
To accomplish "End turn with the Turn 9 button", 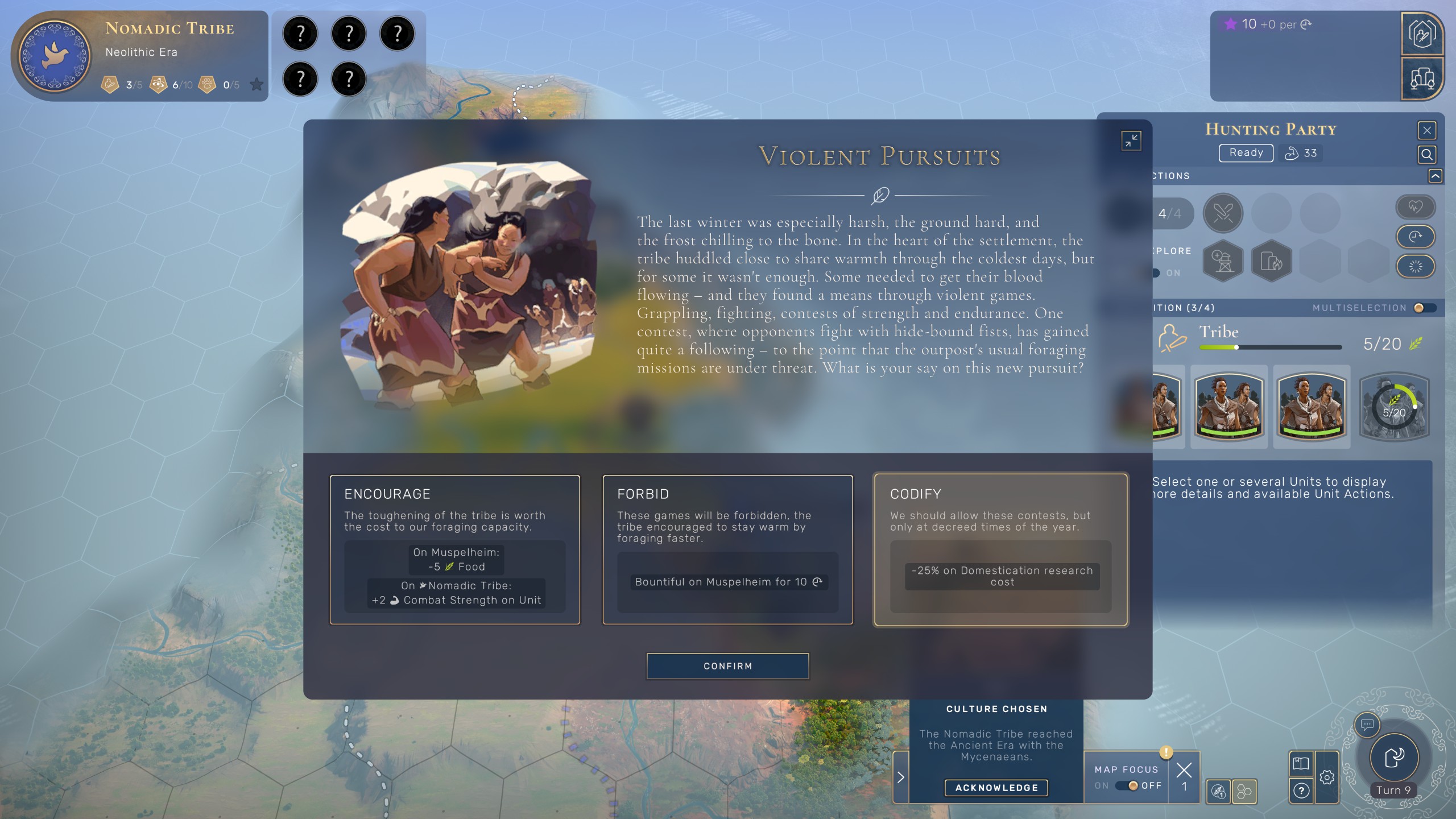I will click(x=1393, y=758).
